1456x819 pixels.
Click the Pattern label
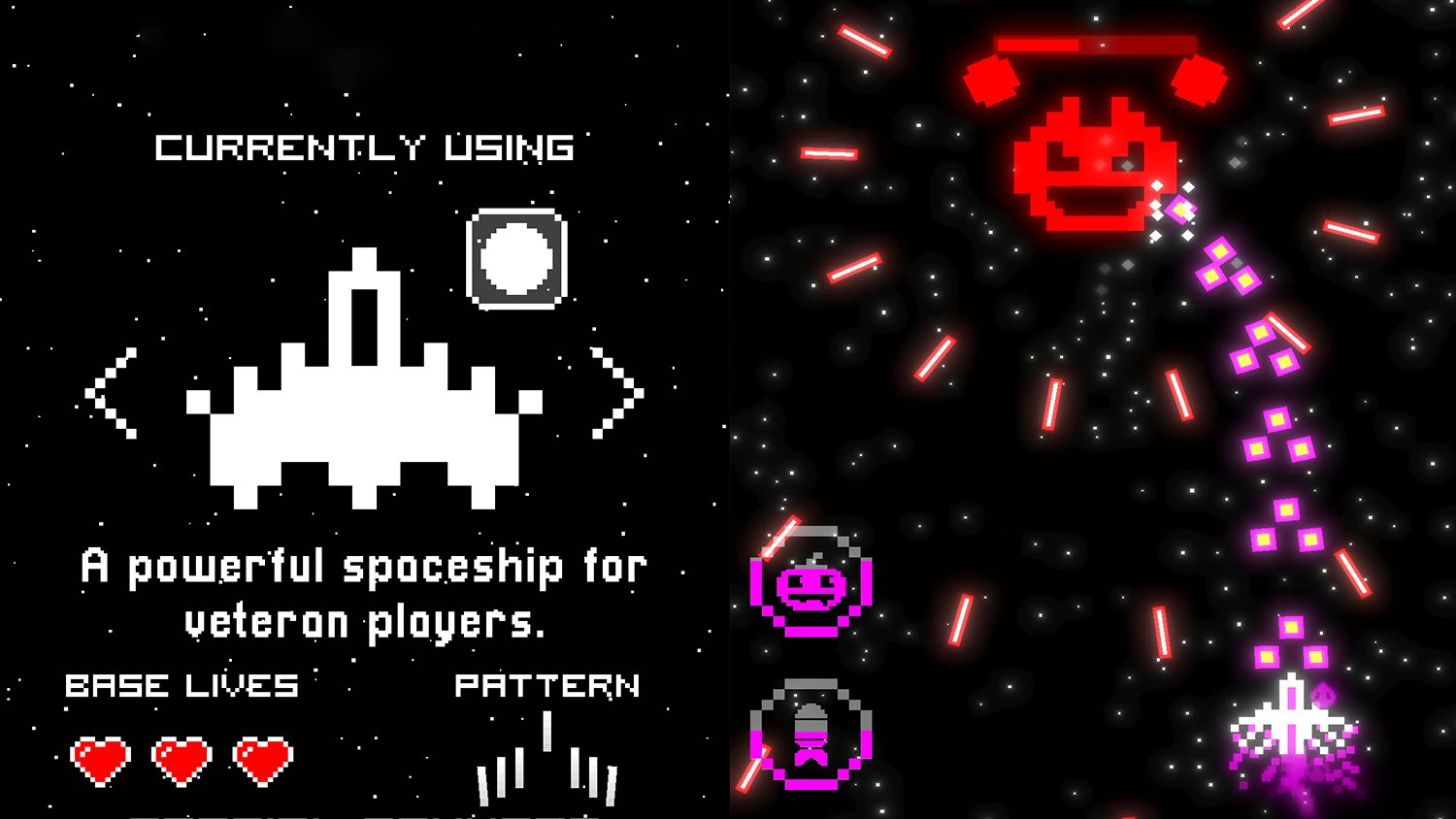point(548,685)
